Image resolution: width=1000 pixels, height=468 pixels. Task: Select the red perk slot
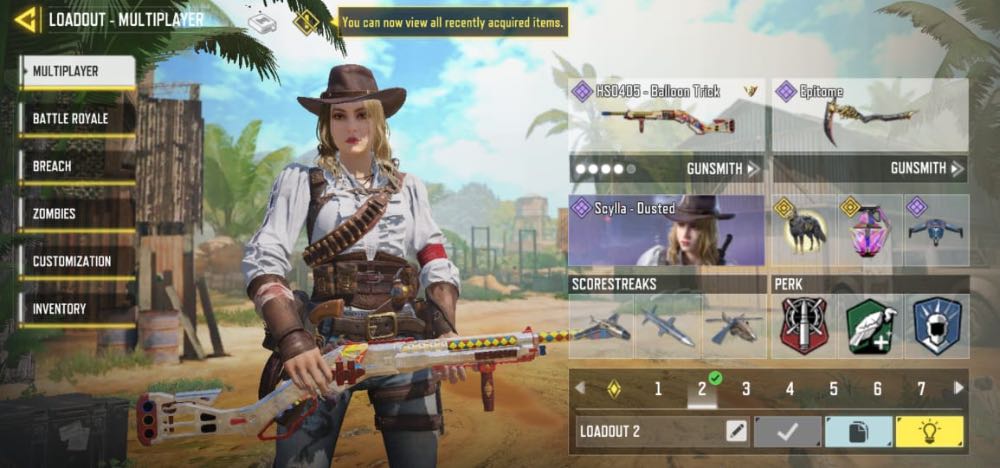(803, 326)
